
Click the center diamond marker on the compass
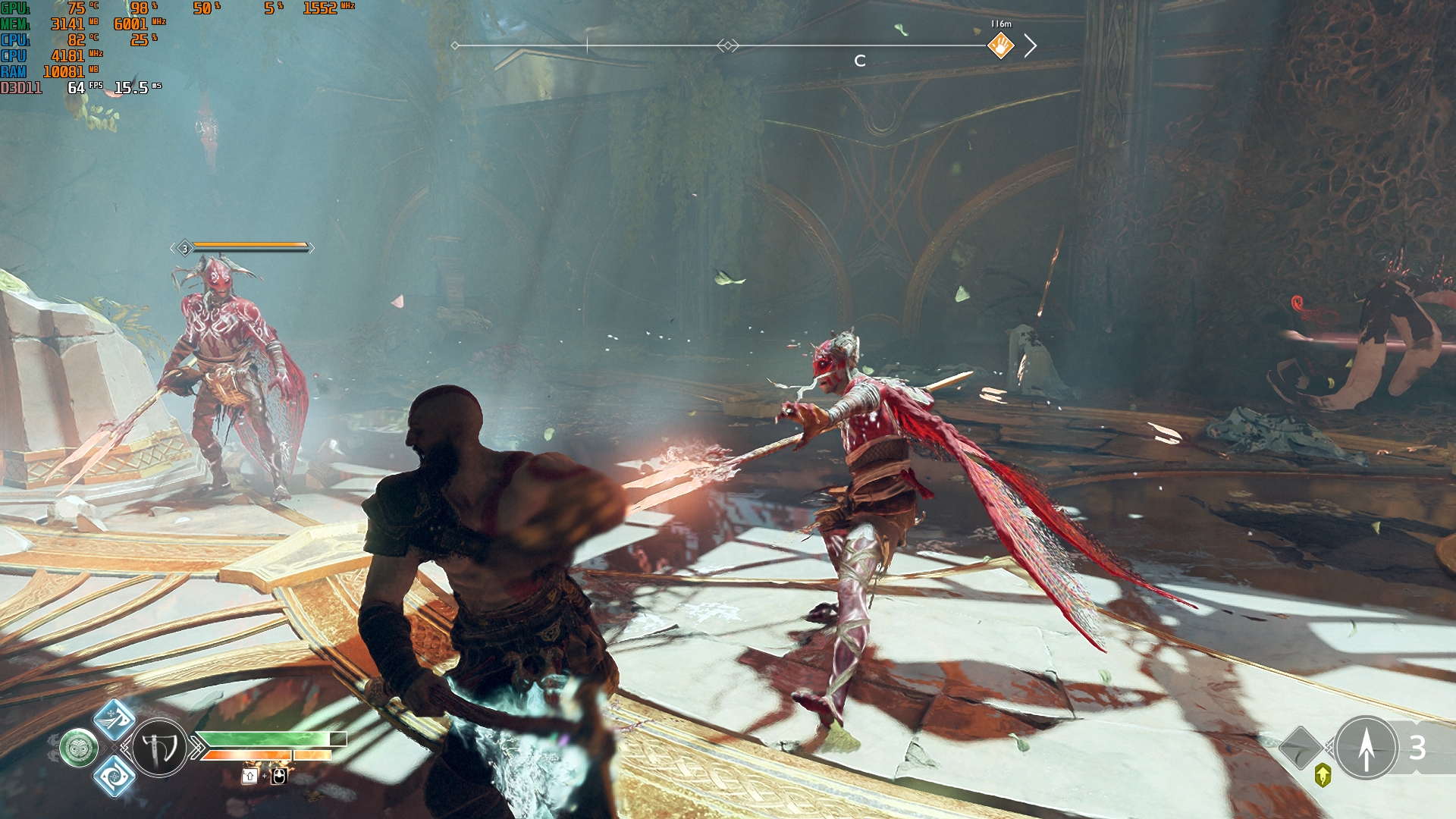pos(727,46)
